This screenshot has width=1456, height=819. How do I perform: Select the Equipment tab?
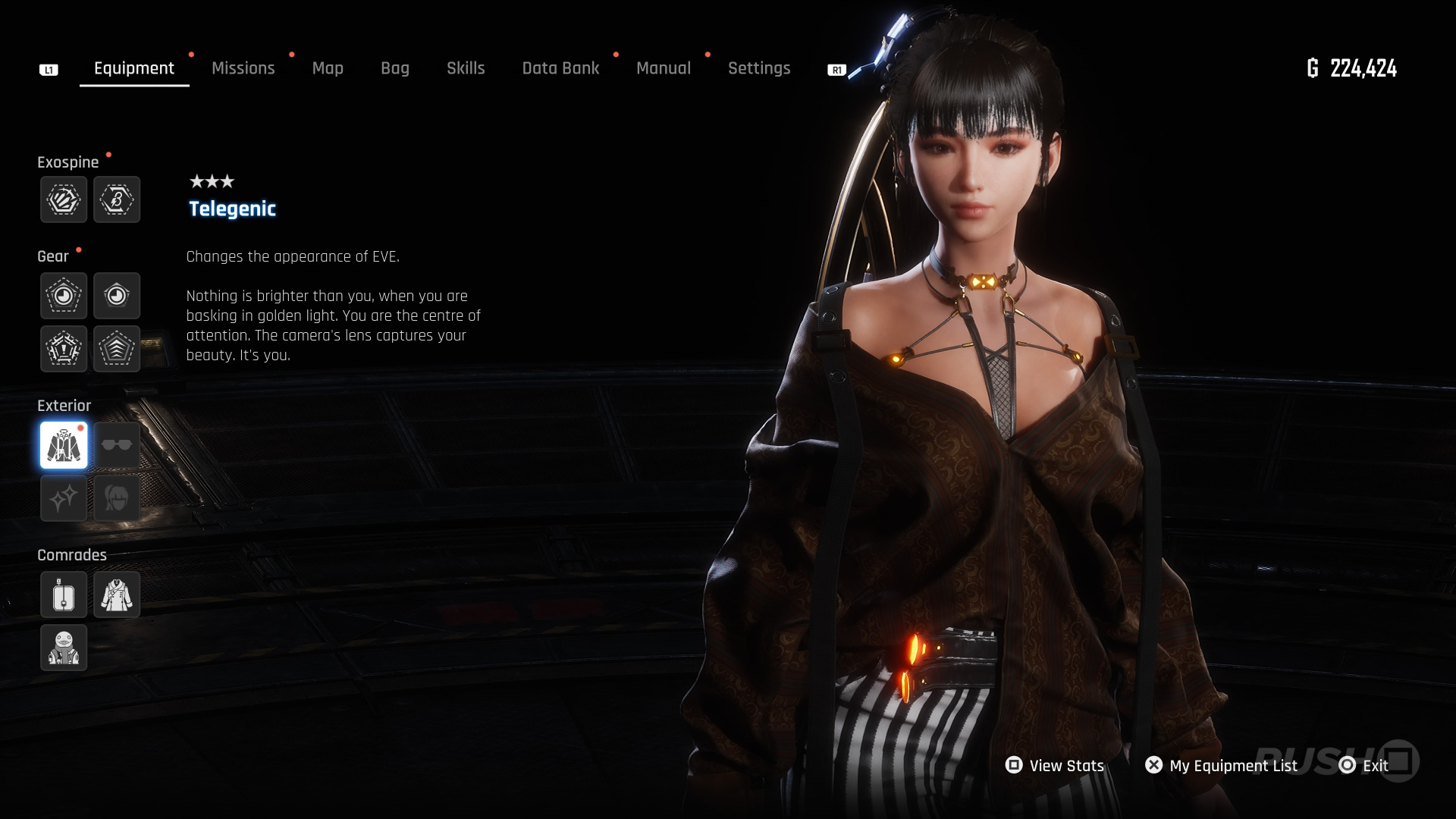click(134, 68)
